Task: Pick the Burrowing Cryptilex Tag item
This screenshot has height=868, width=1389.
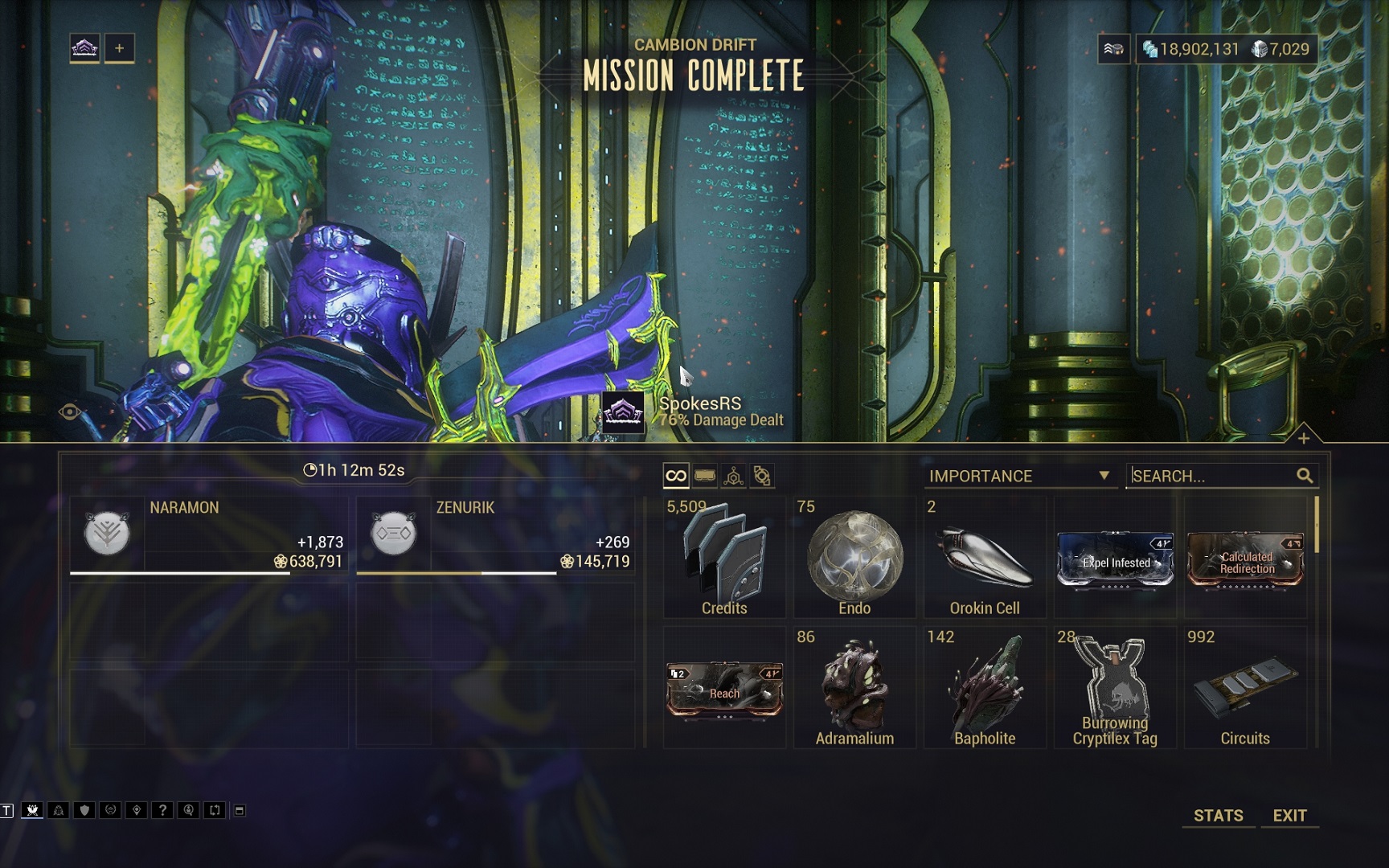Action: (1115, 690)
